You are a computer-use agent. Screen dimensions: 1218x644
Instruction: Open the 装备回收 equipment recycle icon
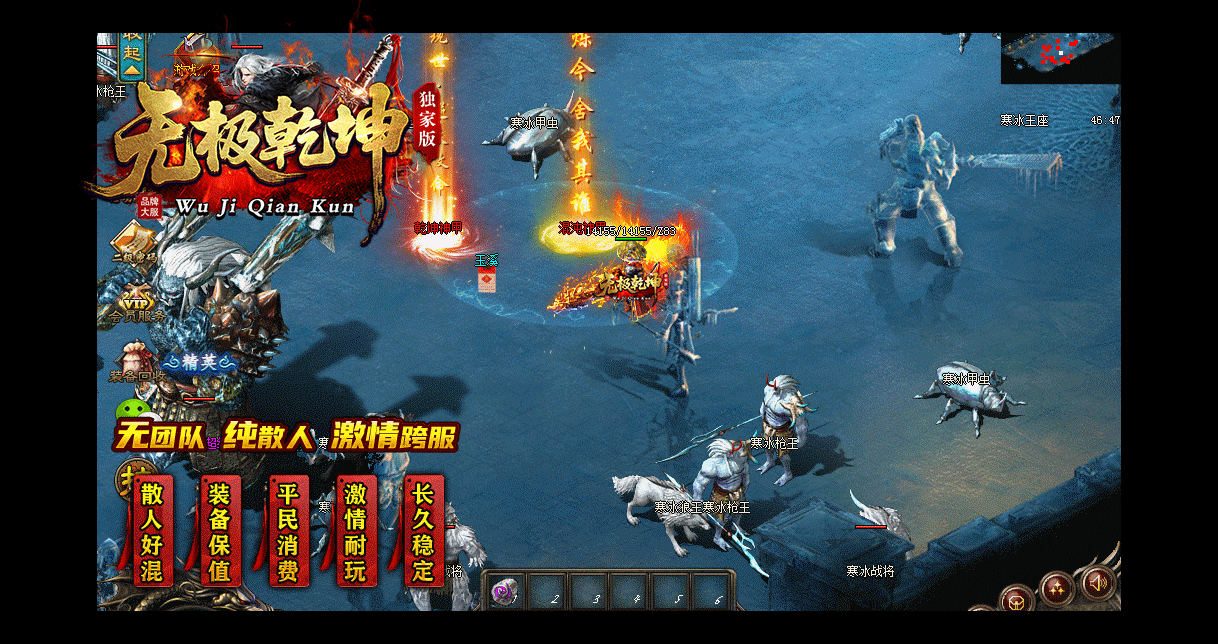click(x=134, y=362)
